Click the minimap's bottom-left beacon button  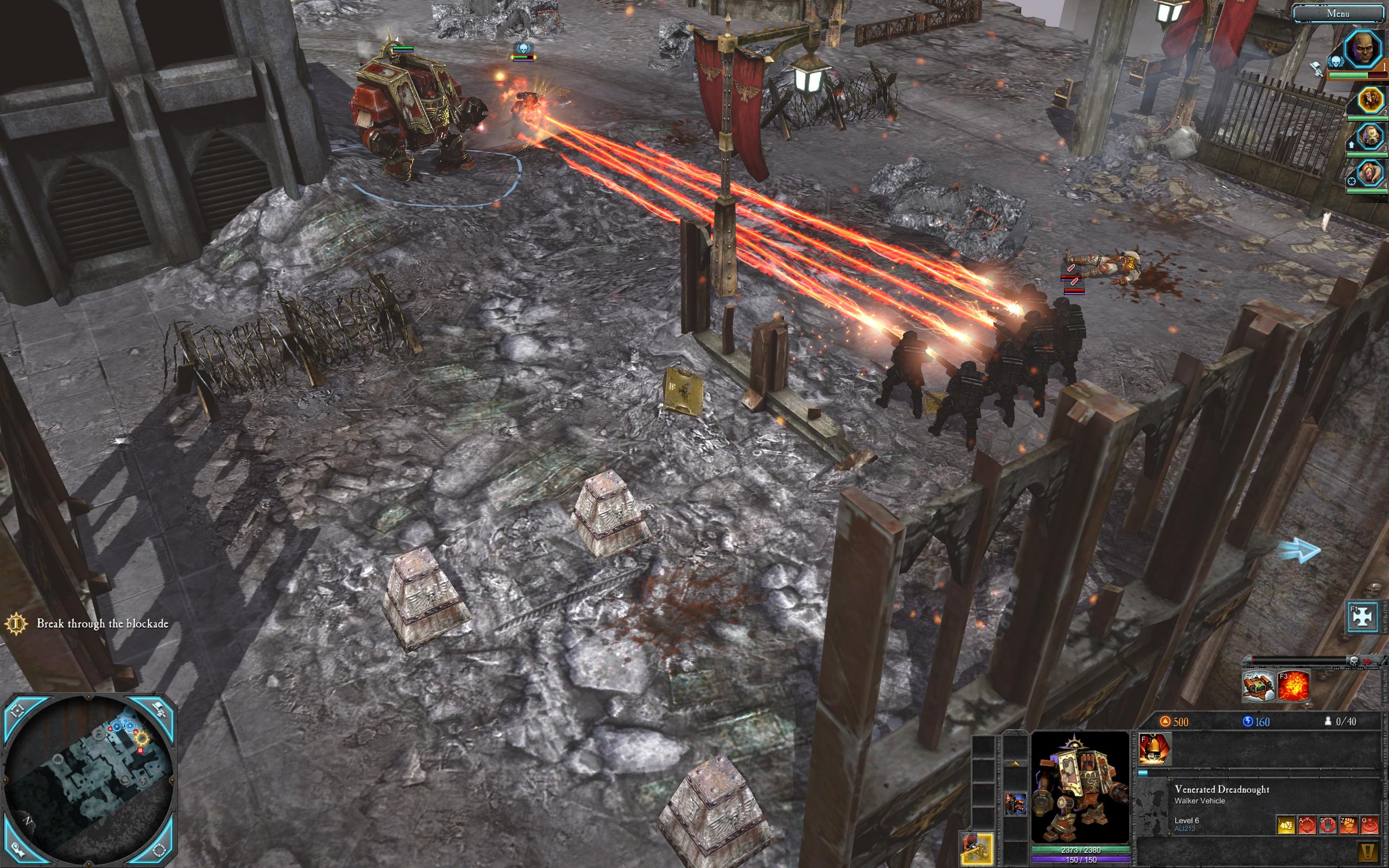pos(17,850)
